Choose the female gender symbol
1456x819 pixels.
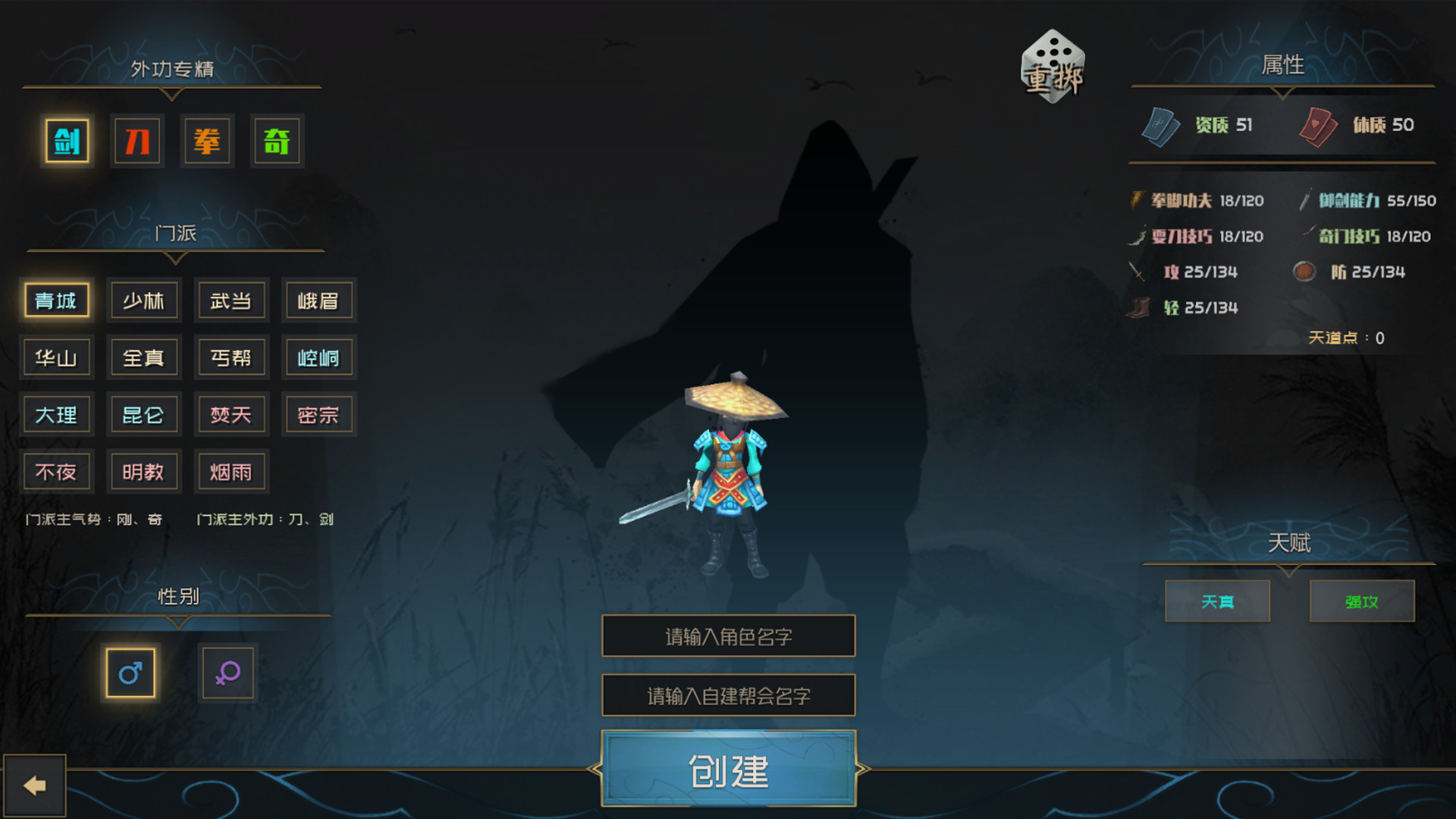coord(227,673)
